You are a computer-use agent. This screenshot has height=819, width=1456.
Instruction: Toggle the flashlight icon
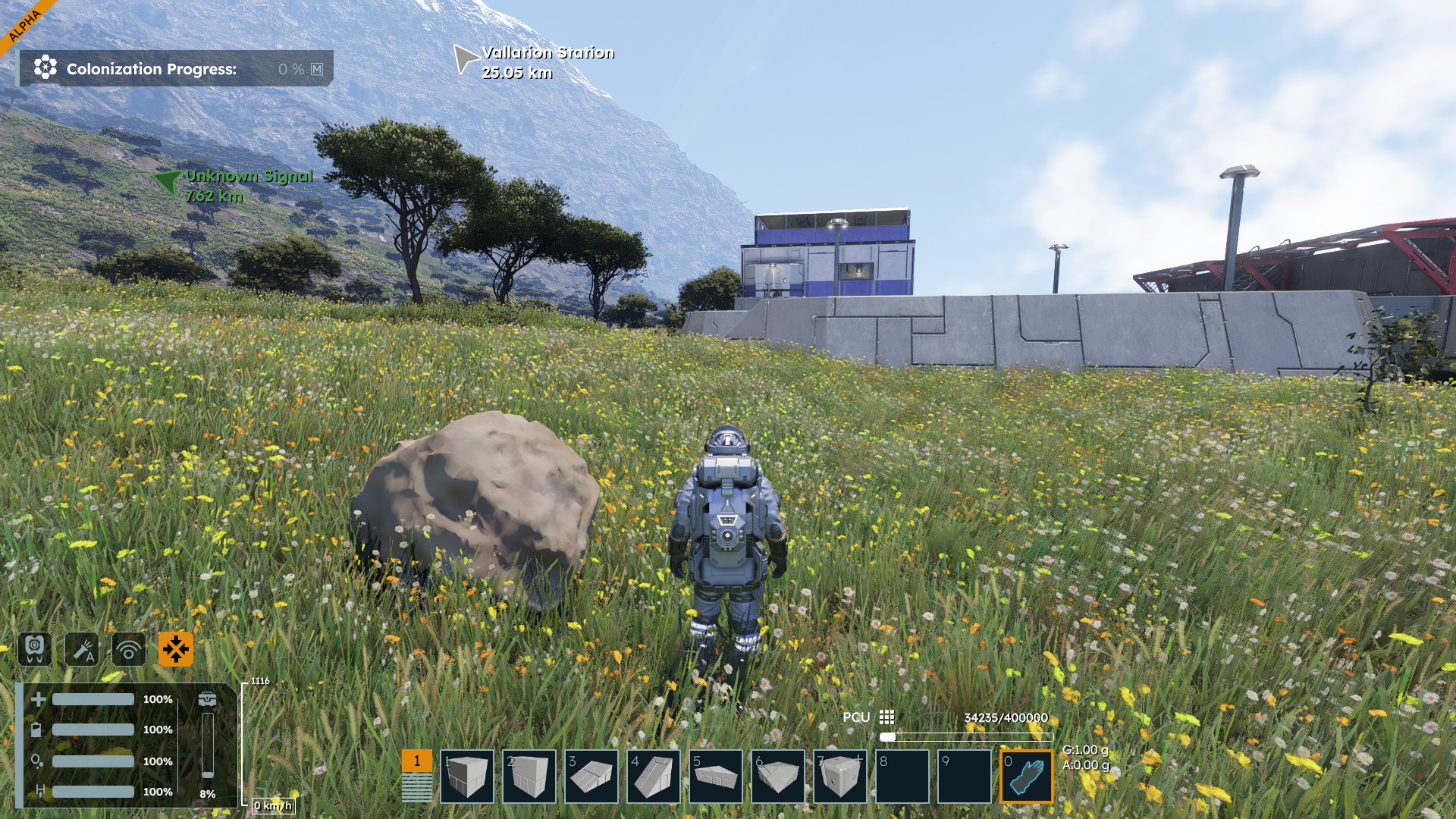(x=82, y=649)
